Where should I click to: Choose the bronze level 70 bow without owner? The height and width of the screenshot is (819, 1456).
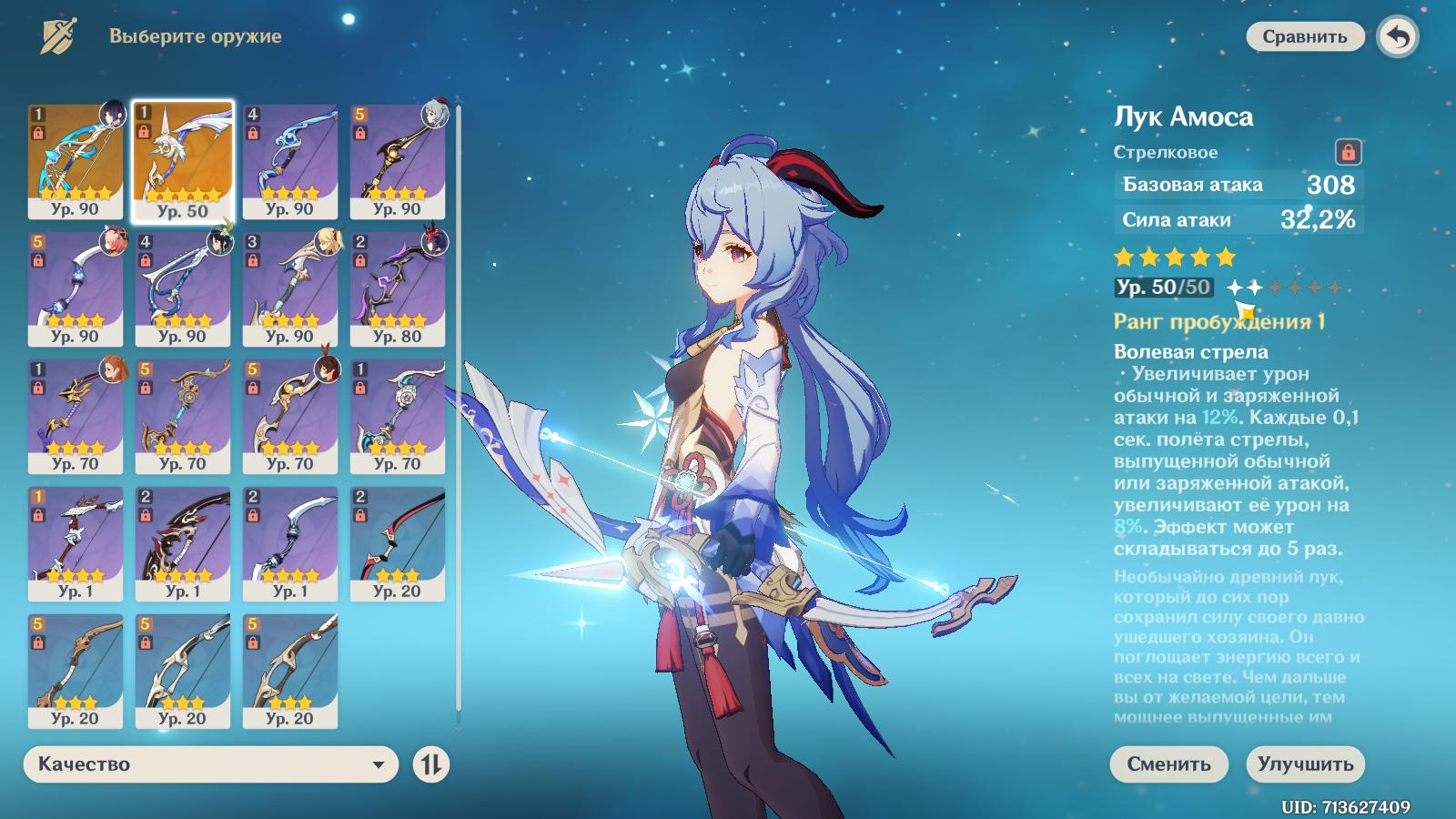(183, 415)
